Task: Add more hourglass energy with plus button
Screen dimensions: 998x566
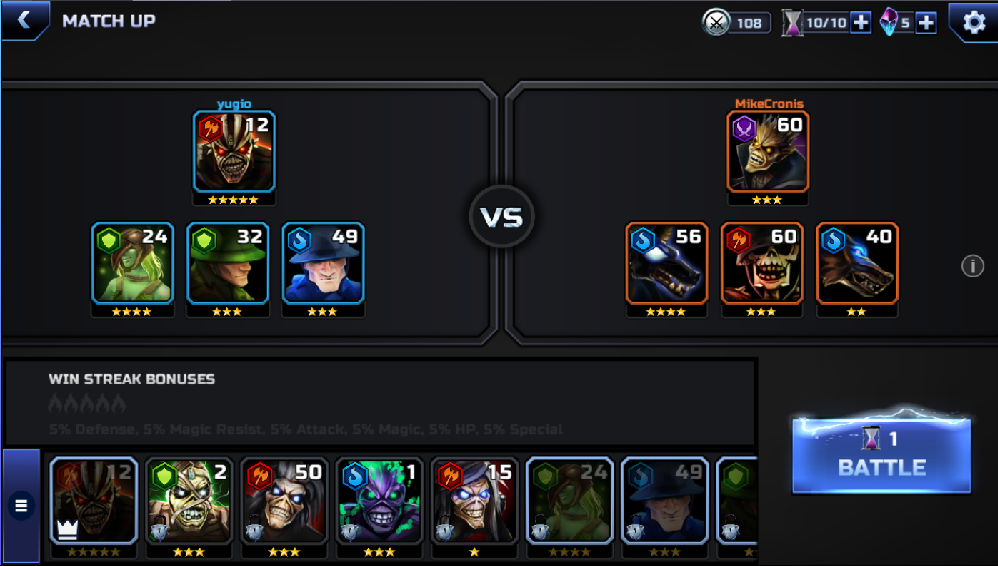Action: tap(860, 22)
